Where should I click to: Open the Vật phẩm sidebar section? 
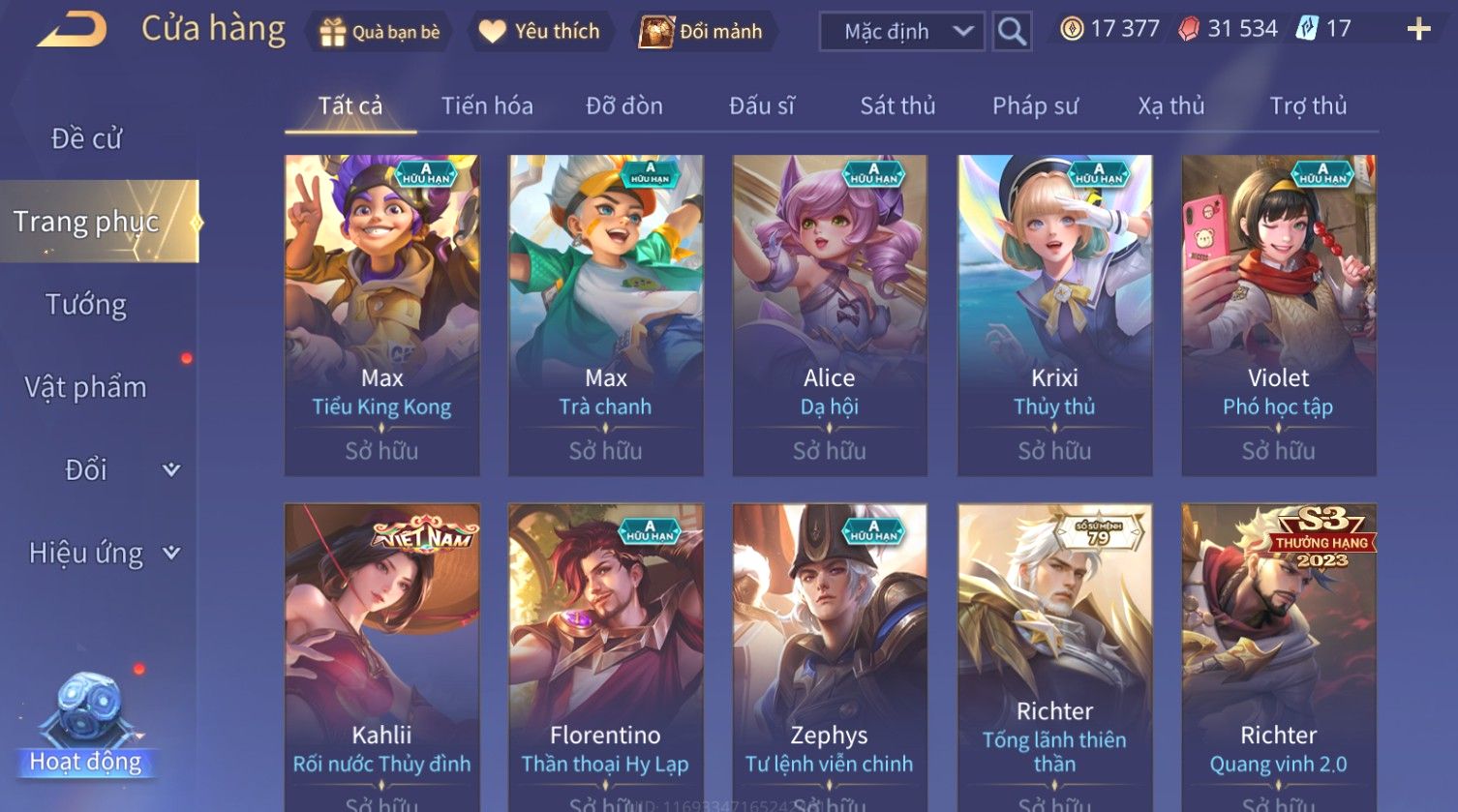86,387
